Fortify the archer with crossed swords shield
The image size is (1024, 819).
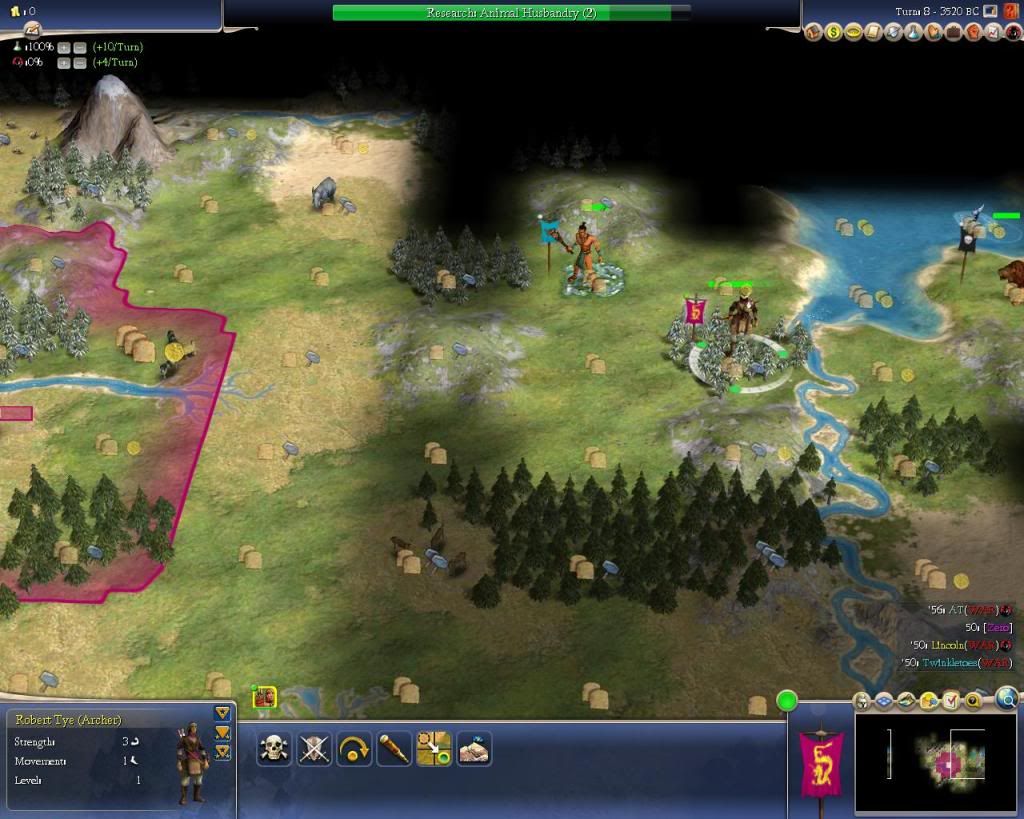point(314,748)
